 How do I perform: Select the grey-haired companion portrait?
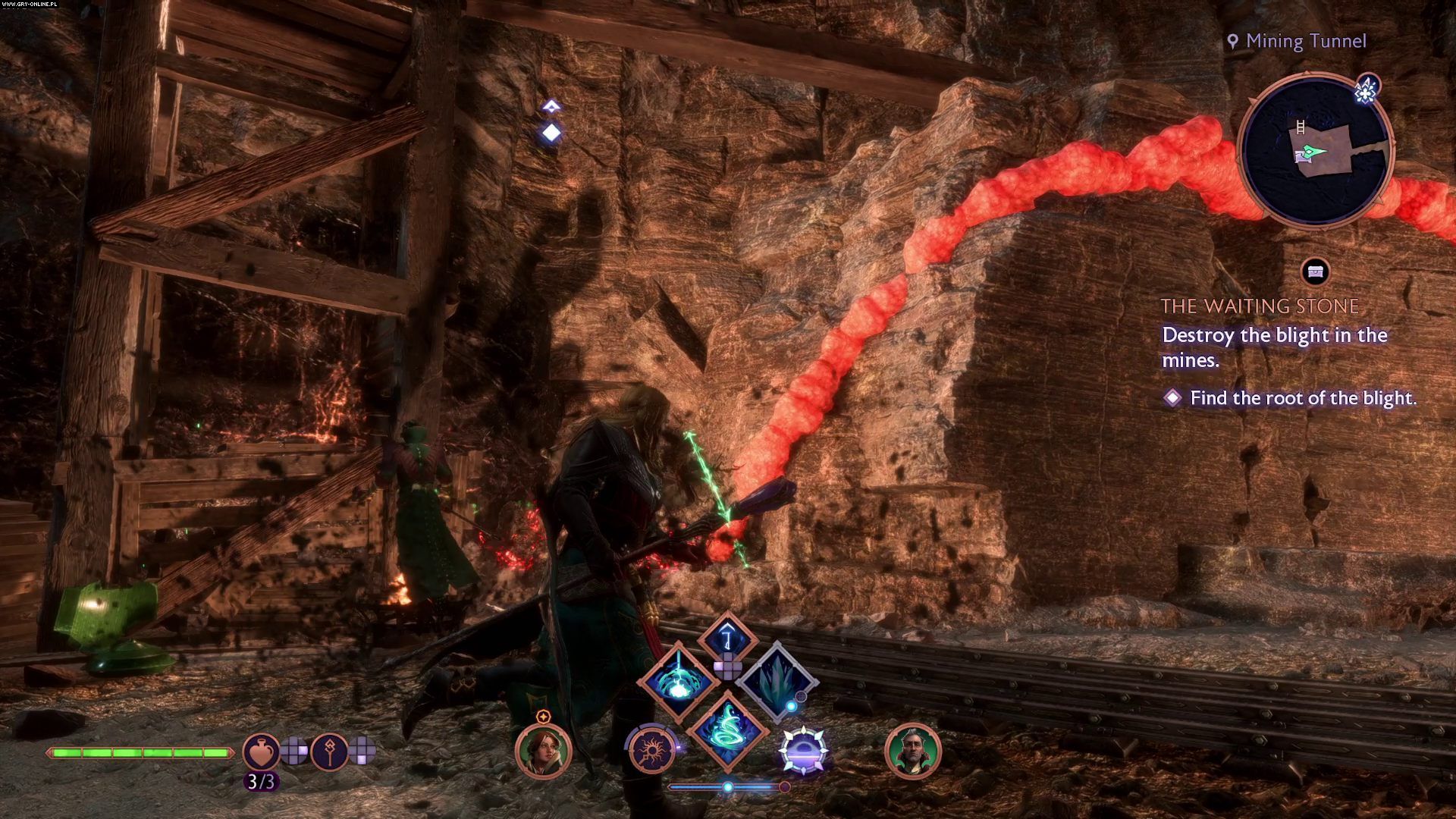click(912, 751)
